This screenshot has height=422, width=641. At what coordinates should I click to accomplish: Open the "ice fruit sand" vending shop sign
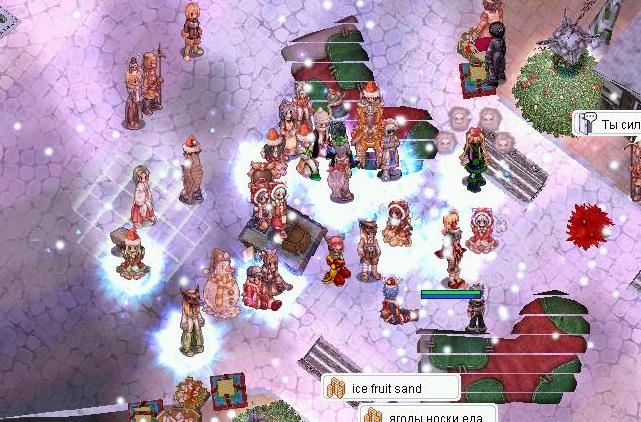390,388
